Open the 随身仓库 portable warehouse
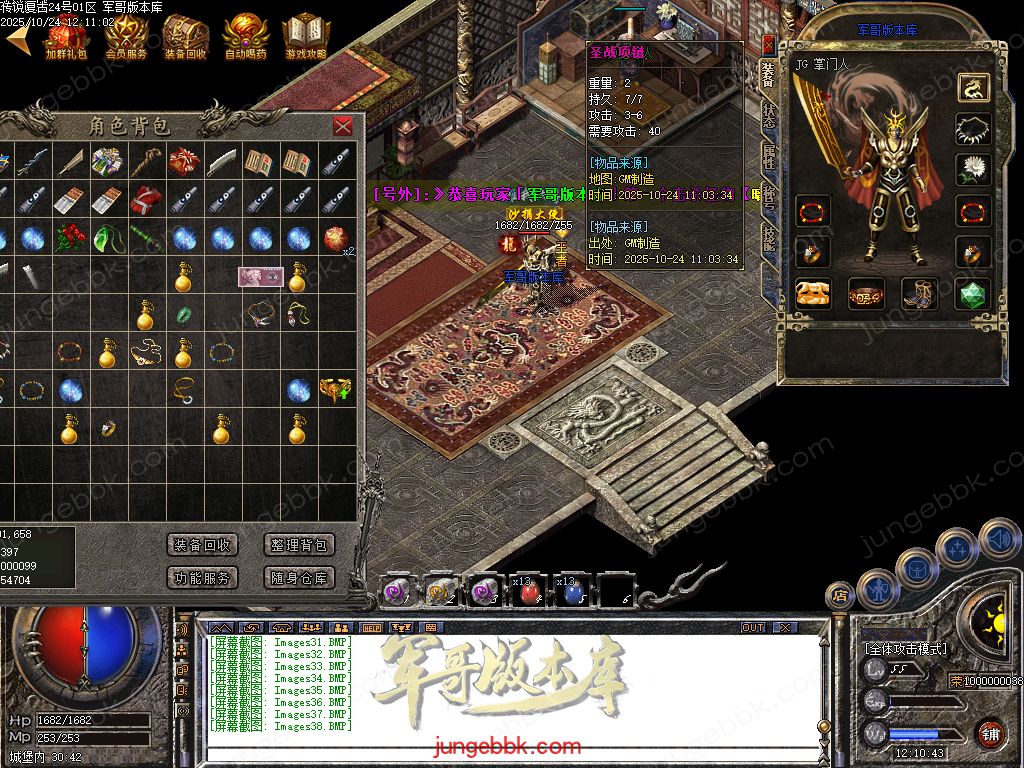 coord(299,577)
